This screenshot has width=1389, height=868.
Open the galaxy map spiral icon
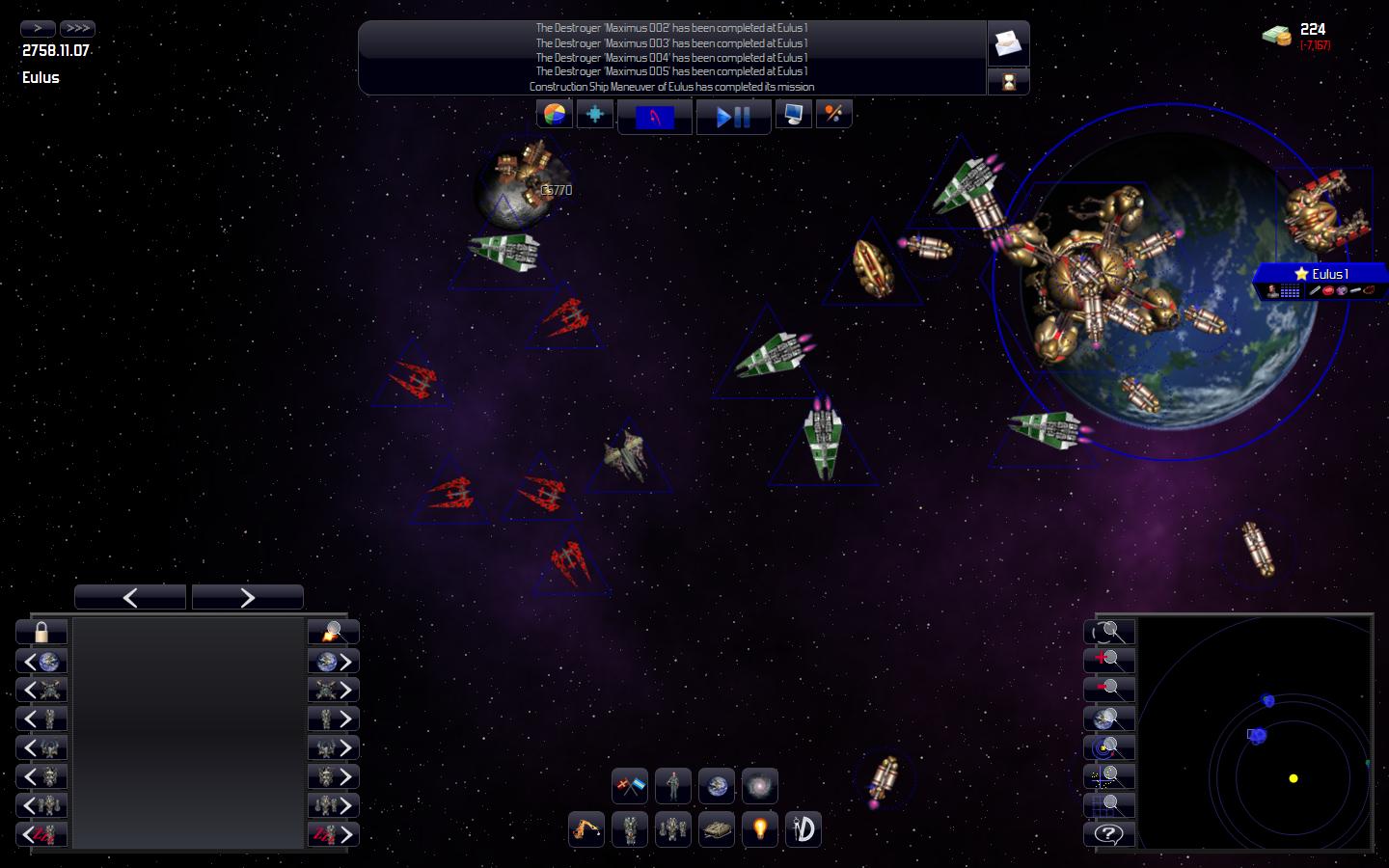[x=760, y=786]
